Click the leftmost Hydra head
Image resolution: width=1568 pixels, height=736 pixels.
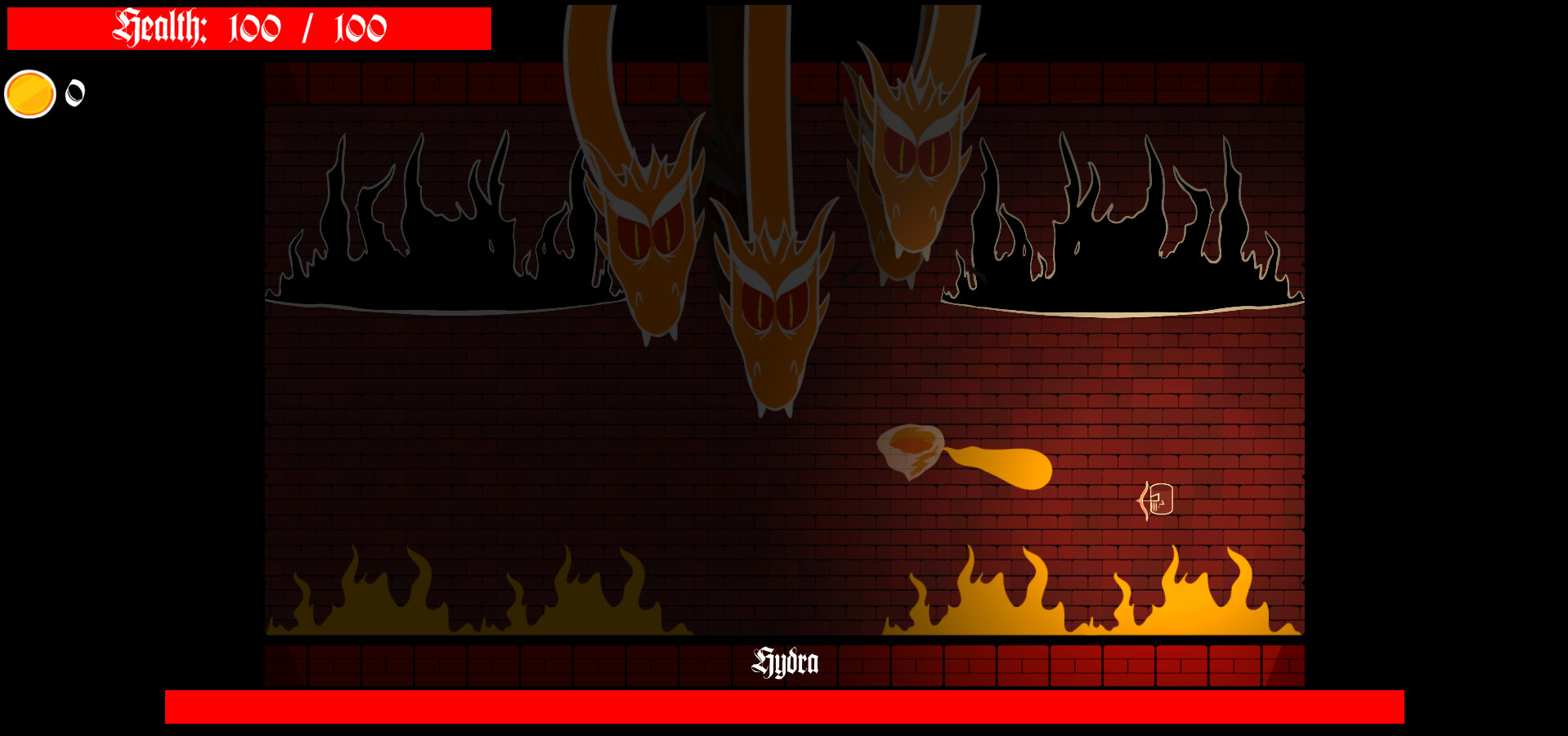(650, 237)
